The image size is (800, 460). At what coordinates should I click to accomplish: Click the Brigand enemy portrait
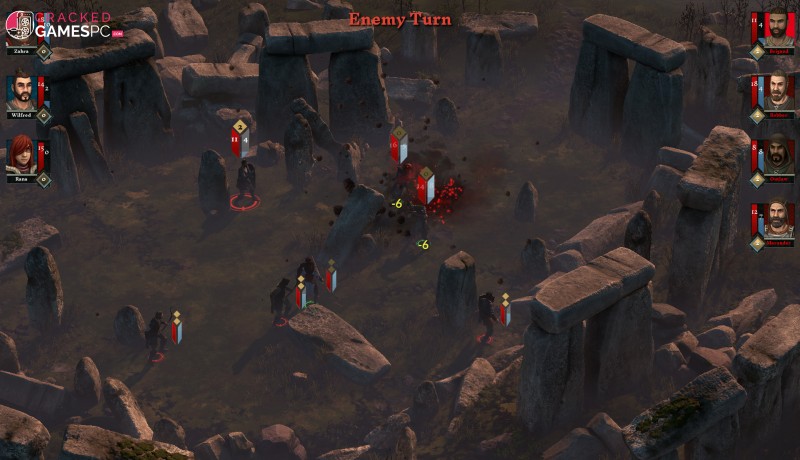tap(780, 28)
